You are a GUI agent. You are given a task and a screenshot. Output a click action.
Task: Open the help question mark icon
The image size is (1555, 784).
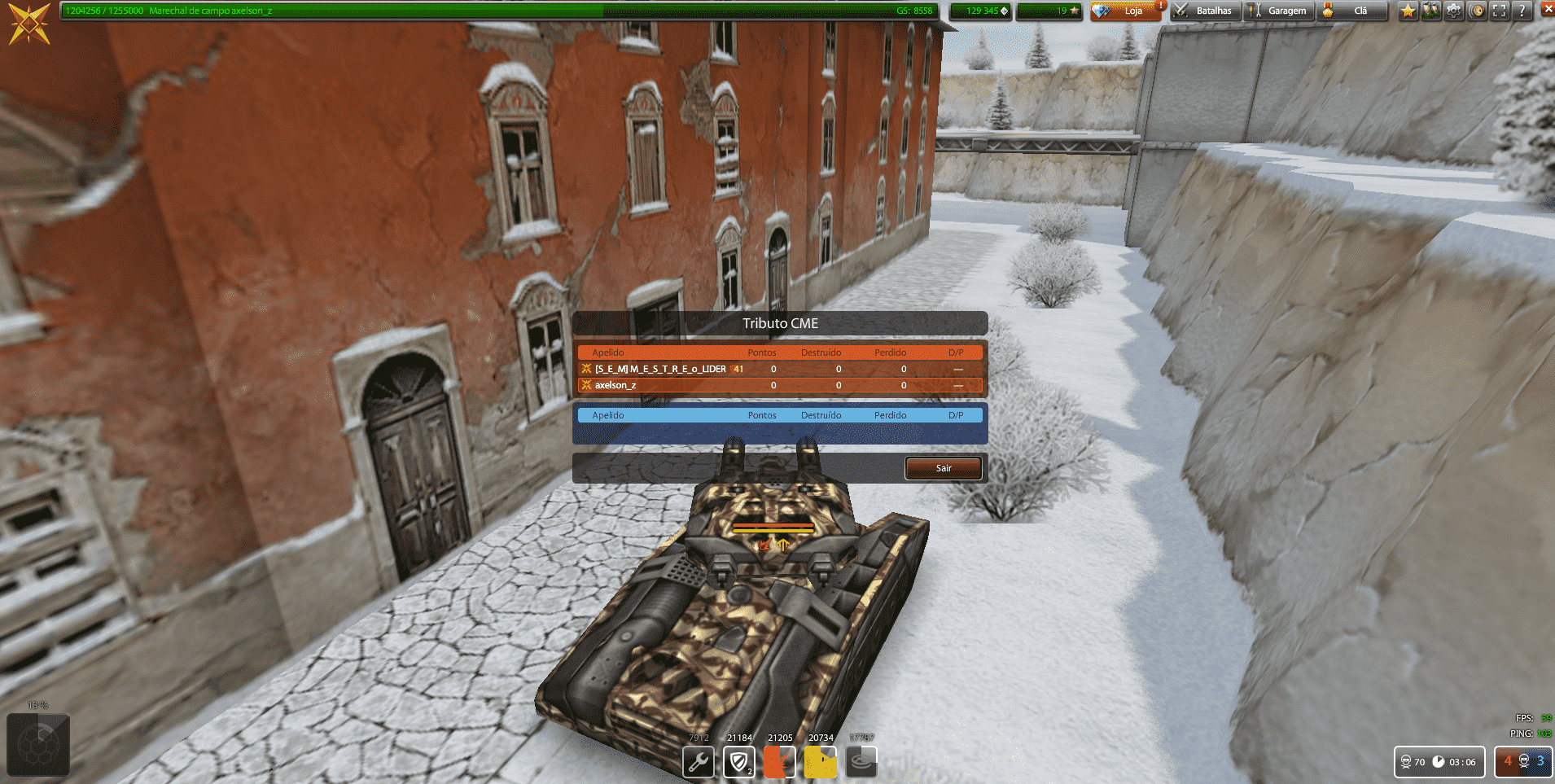(1521, 11)
